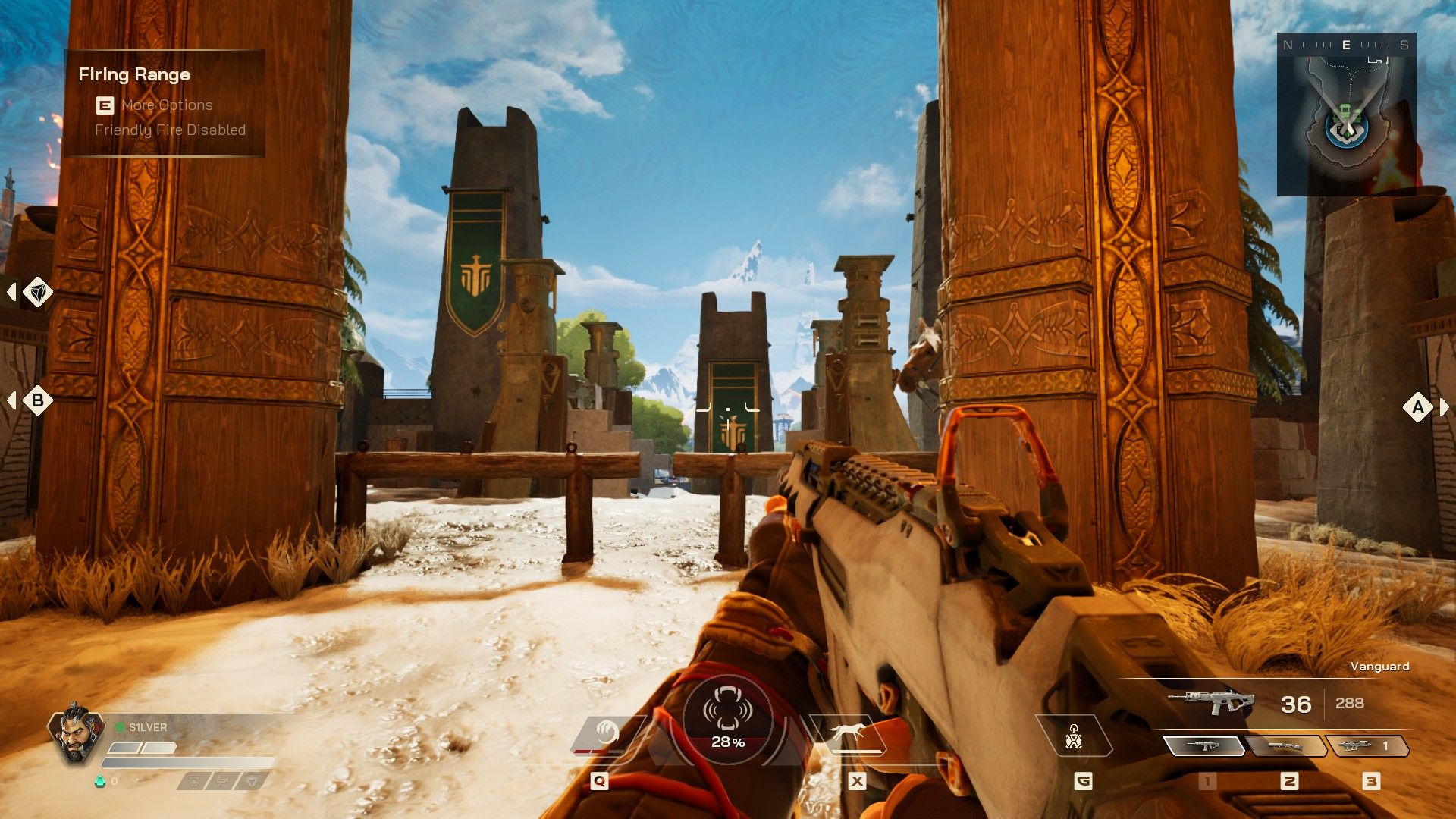Image resolution: width=1456 pixels, height=819 pixels.
Task: Select the first weapon slot rifle
Action: pyautogui.click(x=1203, y=746)
